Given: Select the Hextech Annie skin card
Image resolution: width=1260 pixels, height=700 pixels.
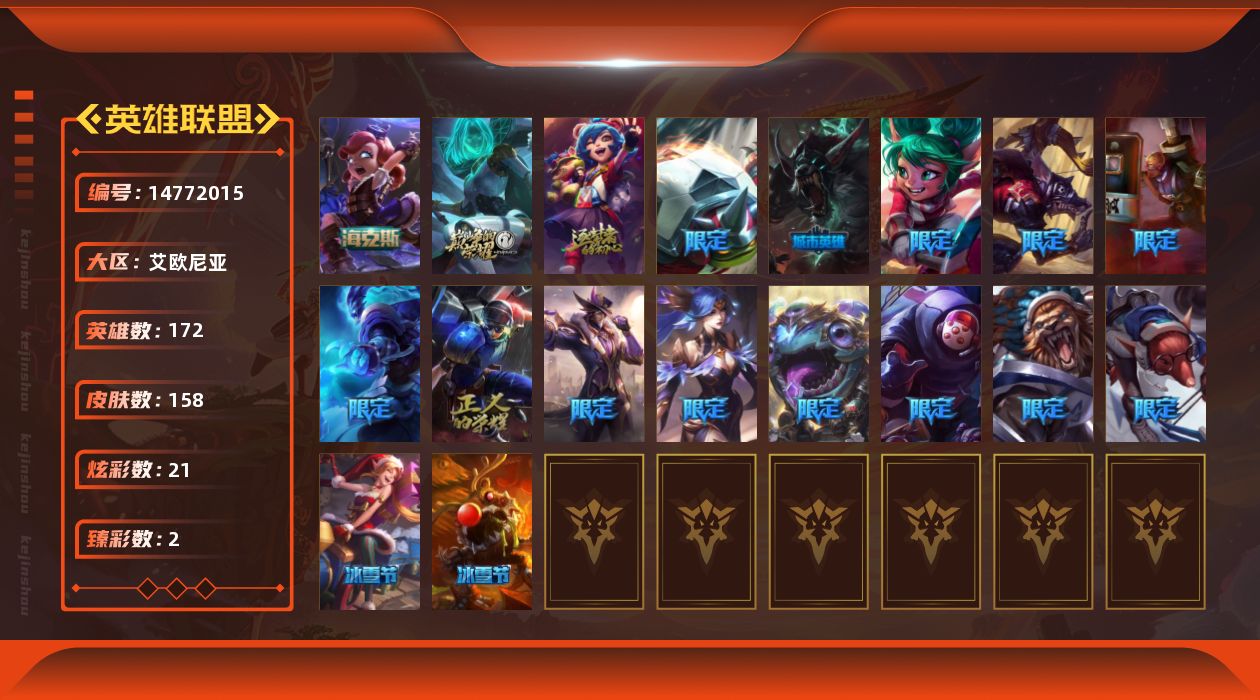Looking at the screenshot, I should point(369,195).
